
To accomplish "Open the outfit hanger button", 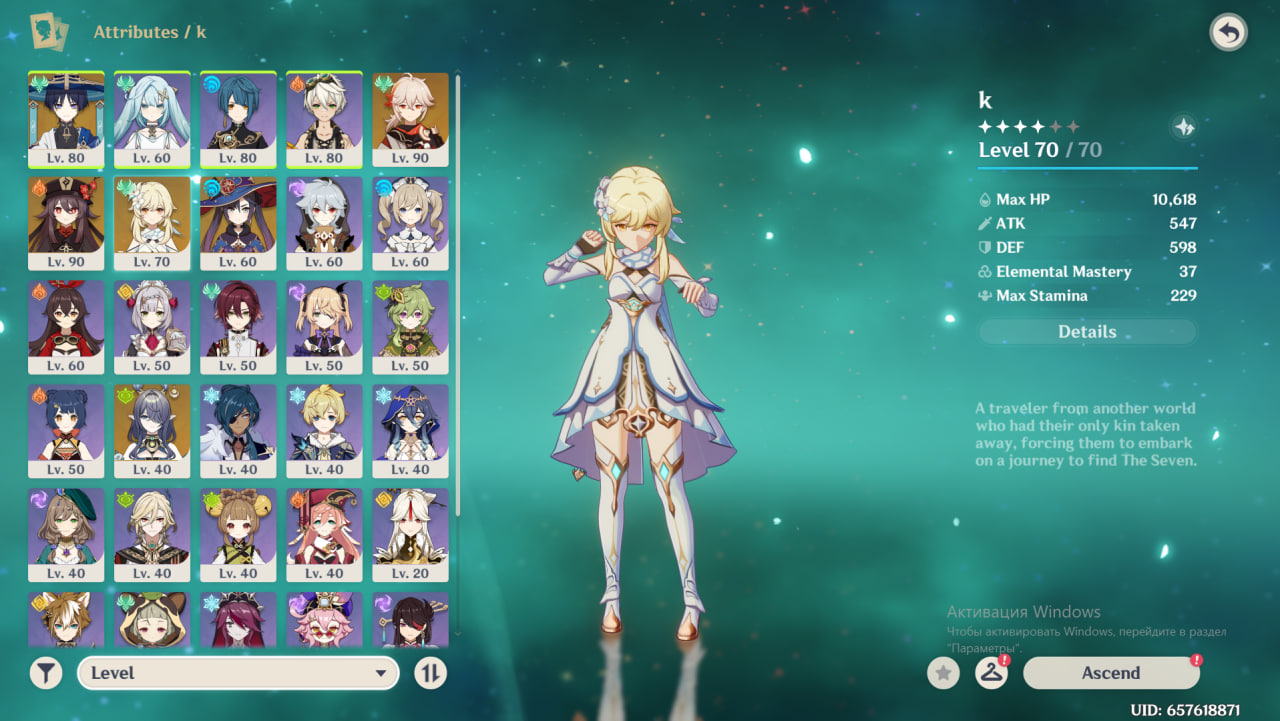I will coord(991,673).
